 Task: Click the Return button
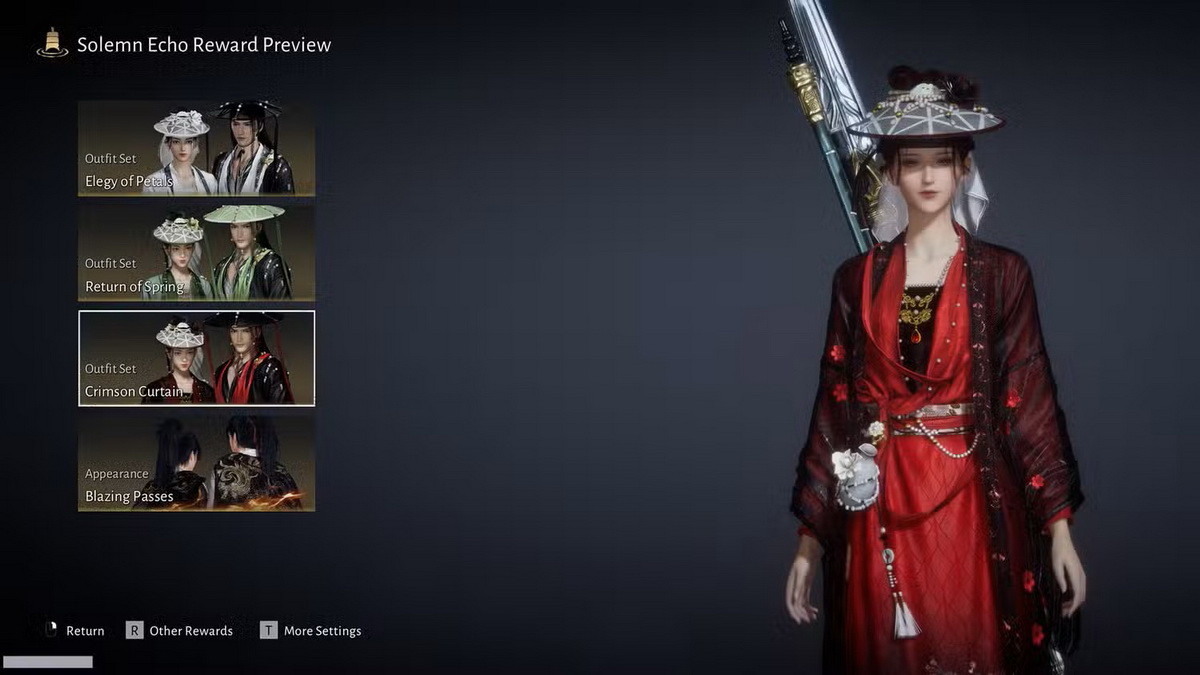[x=75, y=631]
